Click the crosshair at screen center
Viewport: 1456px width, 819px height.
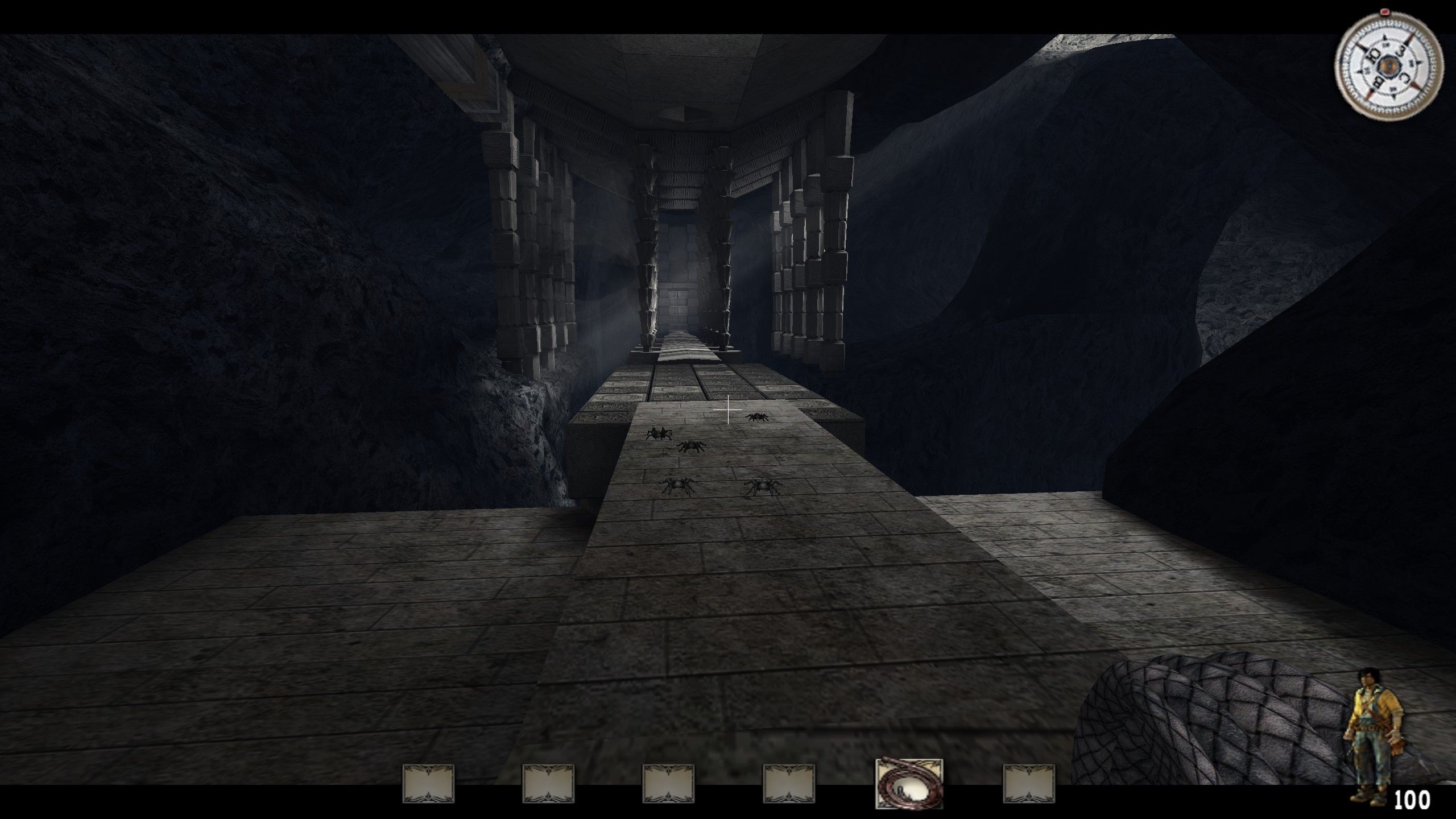click(x=728, y=409)
